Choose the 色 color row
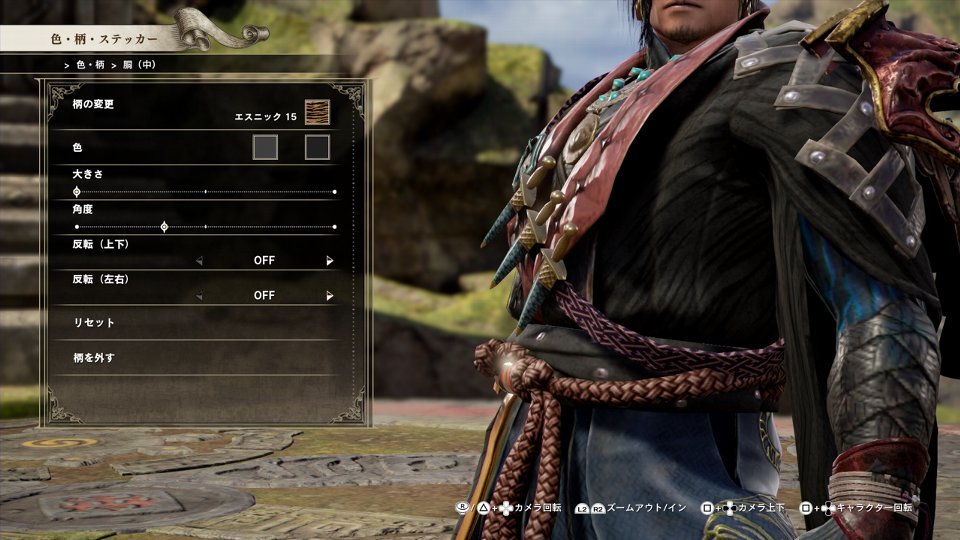Viewport: 960px width, 540px height. [77, 147]
